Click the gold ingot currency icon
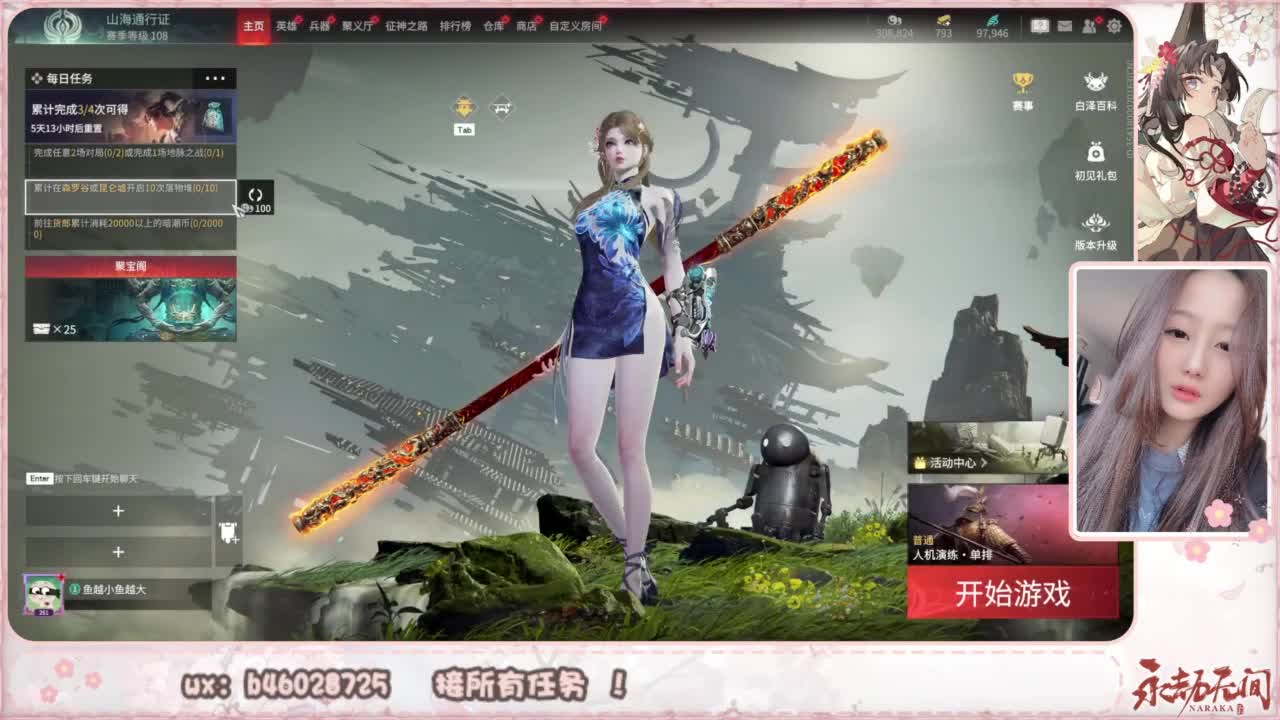 943,21
